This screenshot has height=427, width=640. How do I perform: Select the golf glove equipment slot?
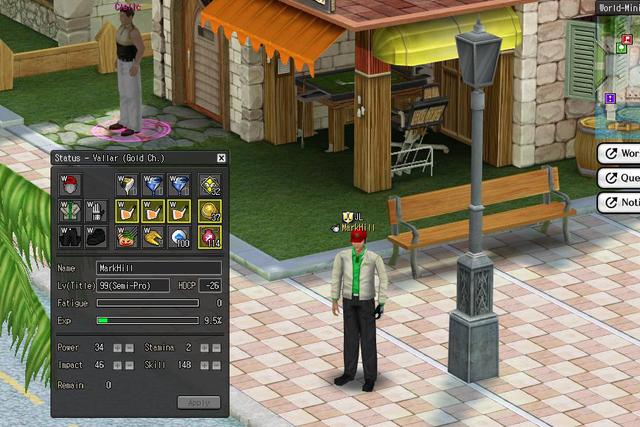(95, 211)
